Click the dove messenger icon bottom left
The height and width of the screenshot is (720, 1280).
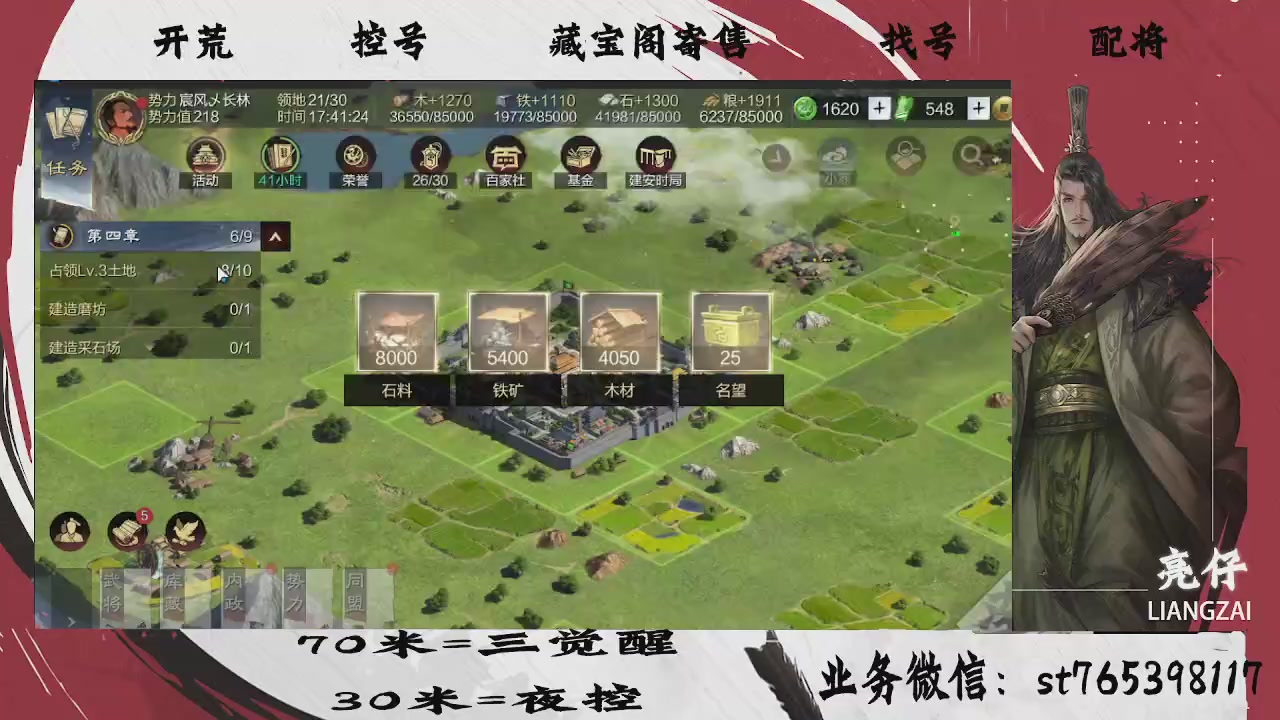(x=184, y=531)
